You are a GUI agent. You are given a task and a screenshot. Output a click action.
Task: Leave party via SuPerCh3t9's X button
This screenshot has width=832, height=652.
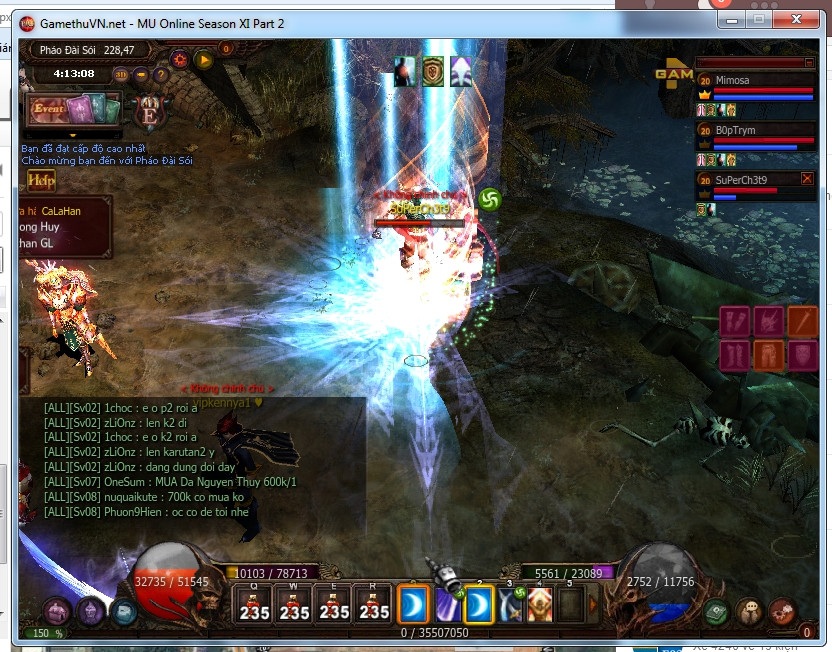tap(807, 179)
